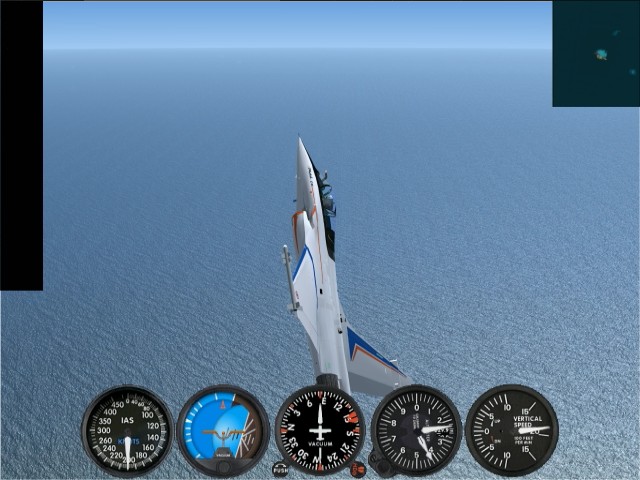640x480 pixels.
Task: Click the attitude indicator gauge
Action: tap(223, 430)
